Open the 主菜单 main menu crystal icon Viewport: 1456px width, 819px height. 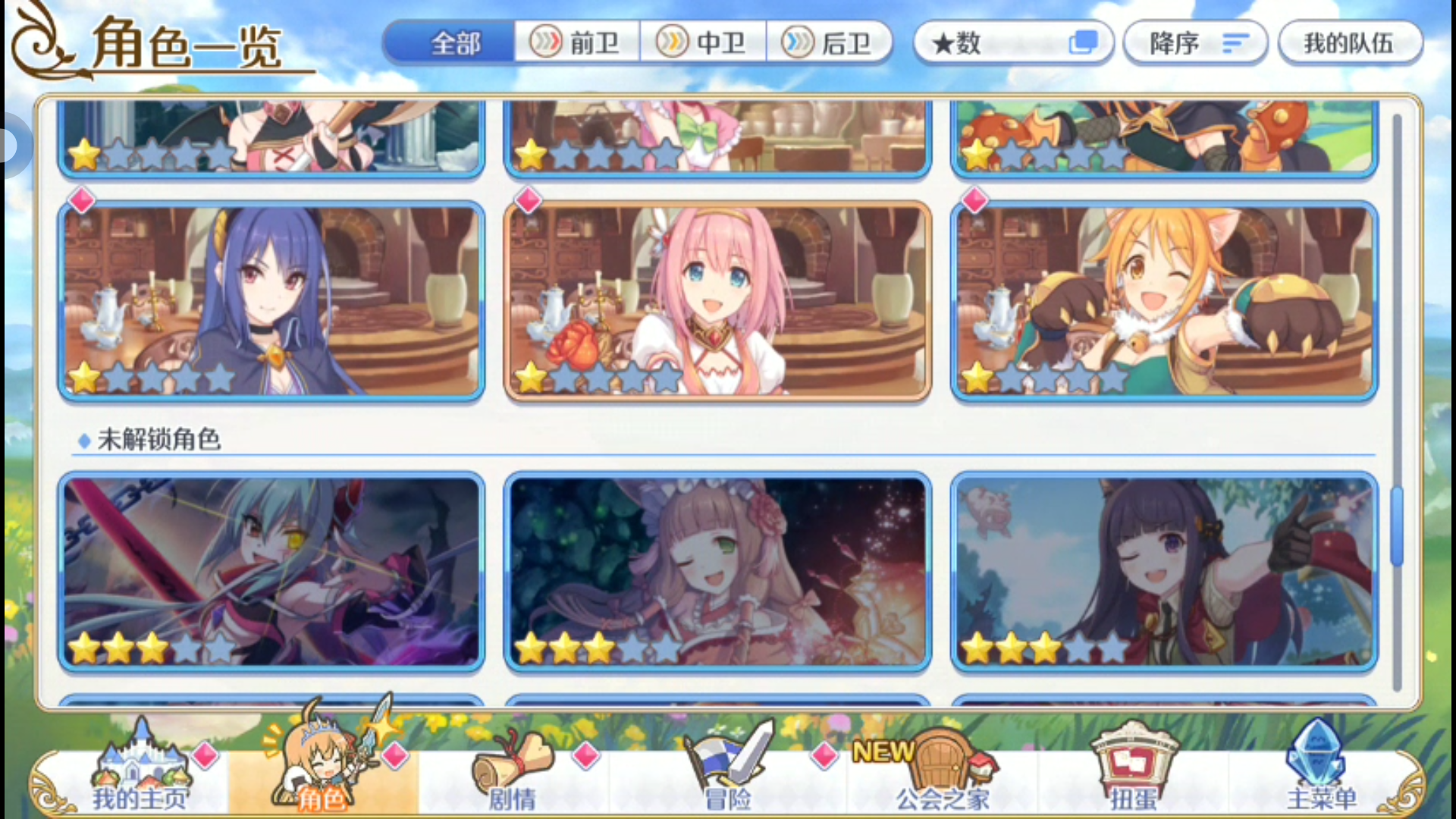click(x=1319, y=766)
